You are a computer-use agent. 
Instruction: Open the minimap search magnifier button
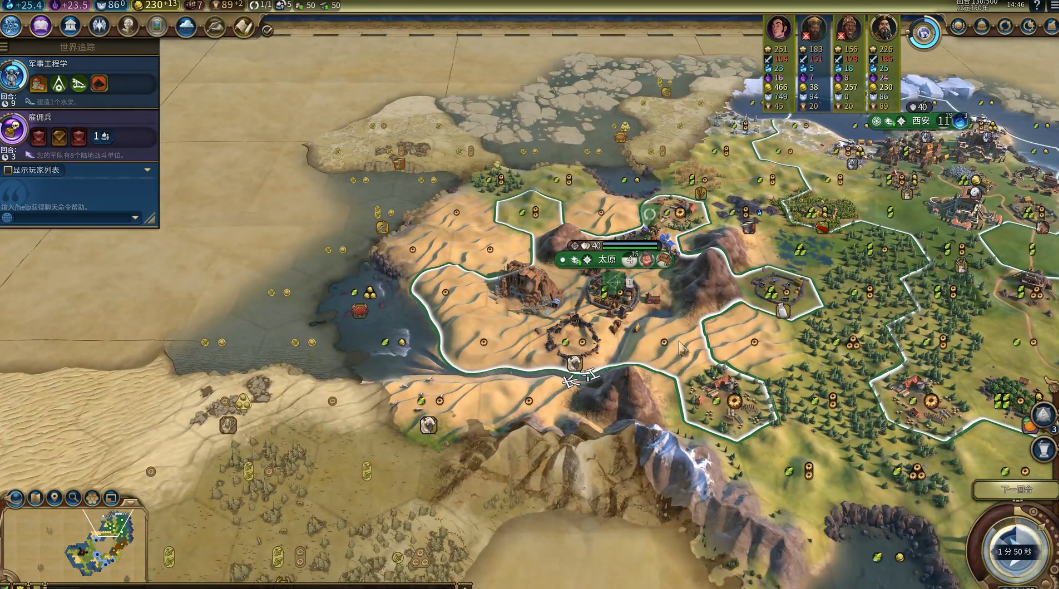coord(73,497)
